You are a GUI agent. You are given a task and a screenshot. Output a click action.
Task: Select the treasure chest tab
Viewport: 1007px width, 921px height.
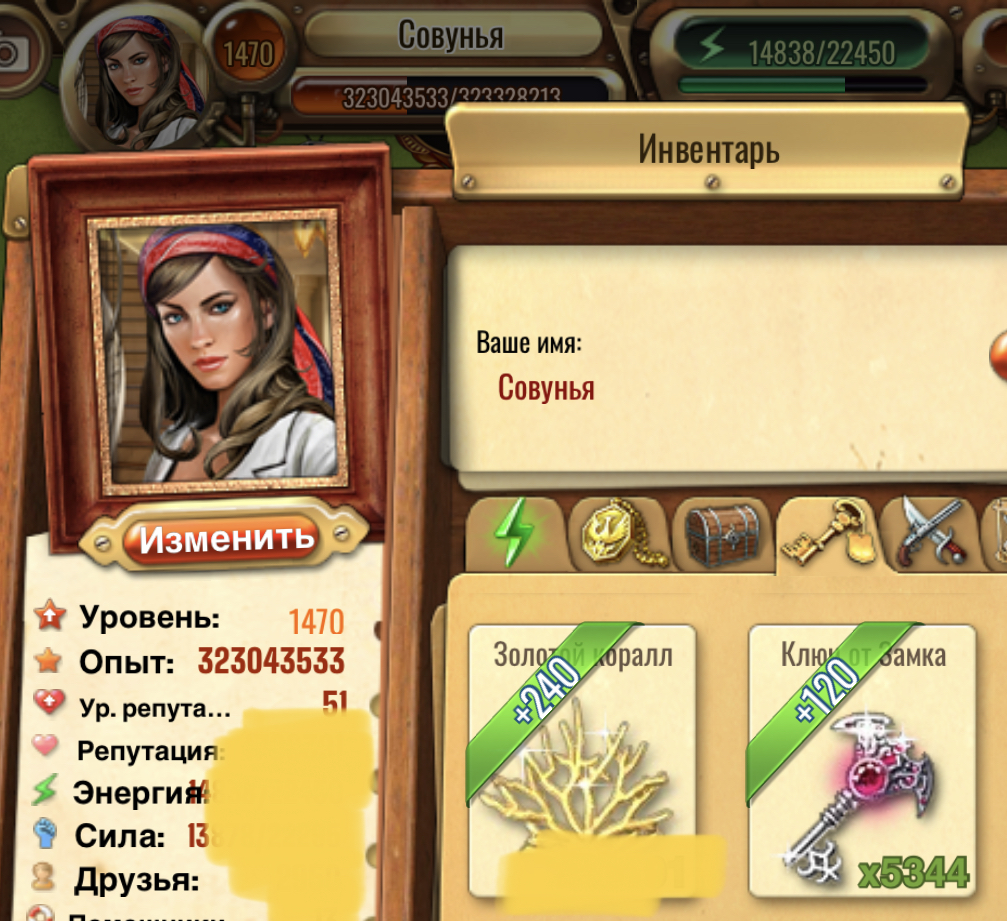[x=725, y=535]
